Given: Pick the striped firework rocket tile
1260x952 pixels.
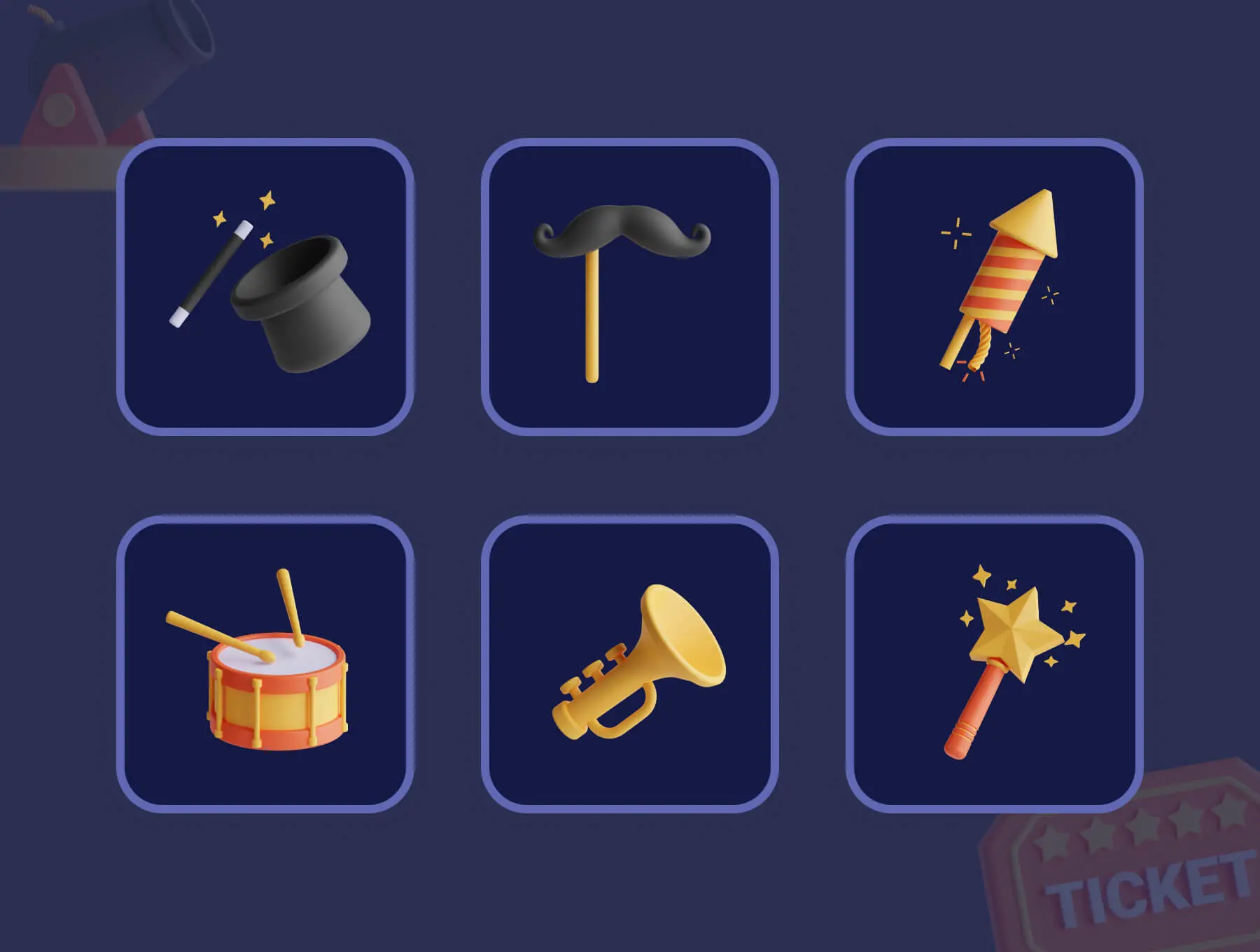Looking at the screenshot, I should tap(994, 287).
